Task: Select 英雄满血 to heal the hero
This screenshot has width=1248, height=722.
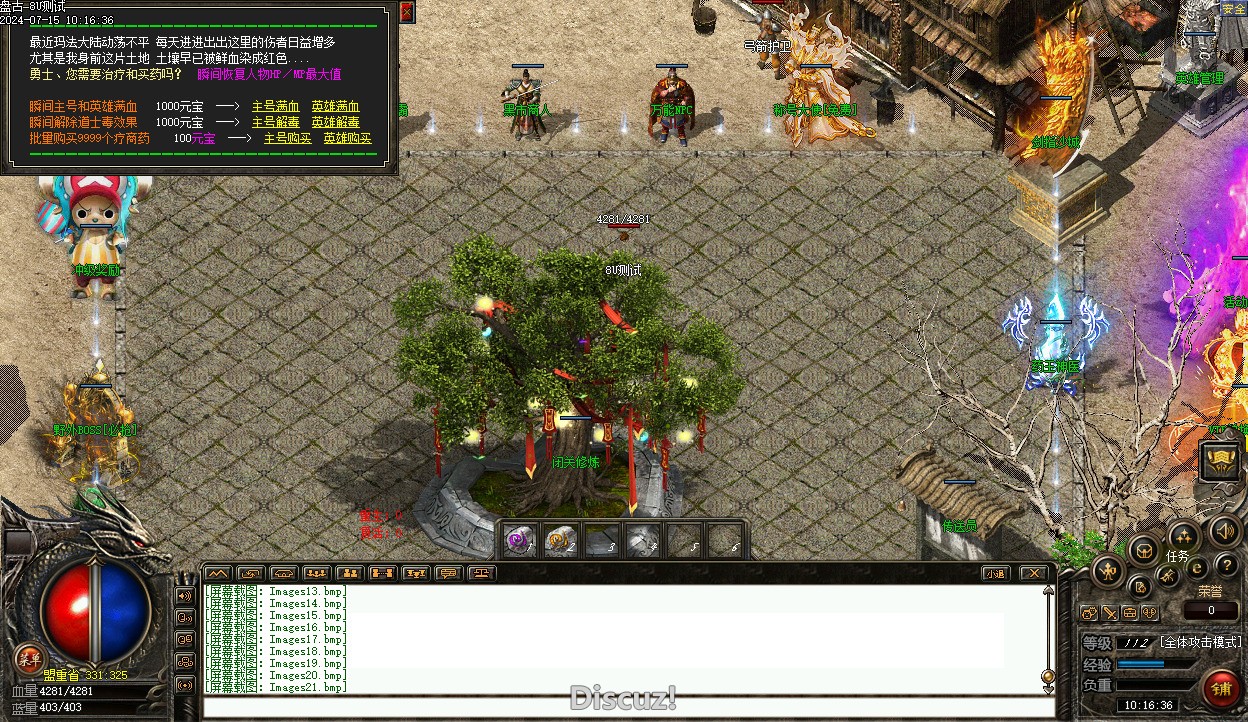Action: [x=335, y=107]
